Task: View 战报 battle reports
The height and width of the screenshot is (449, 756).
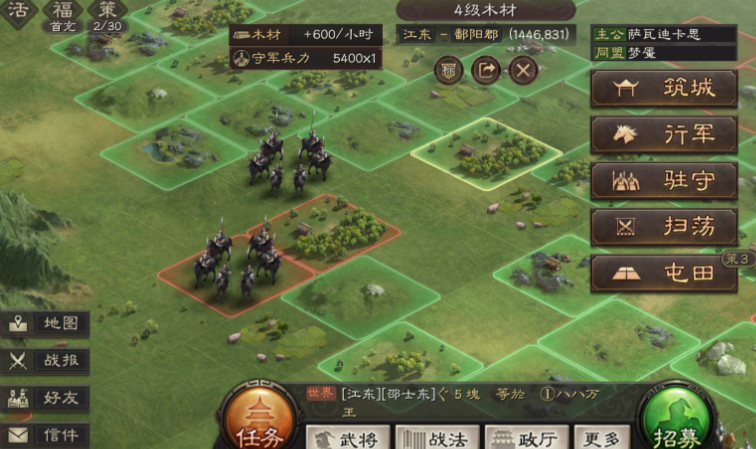Action: (47, 361)
